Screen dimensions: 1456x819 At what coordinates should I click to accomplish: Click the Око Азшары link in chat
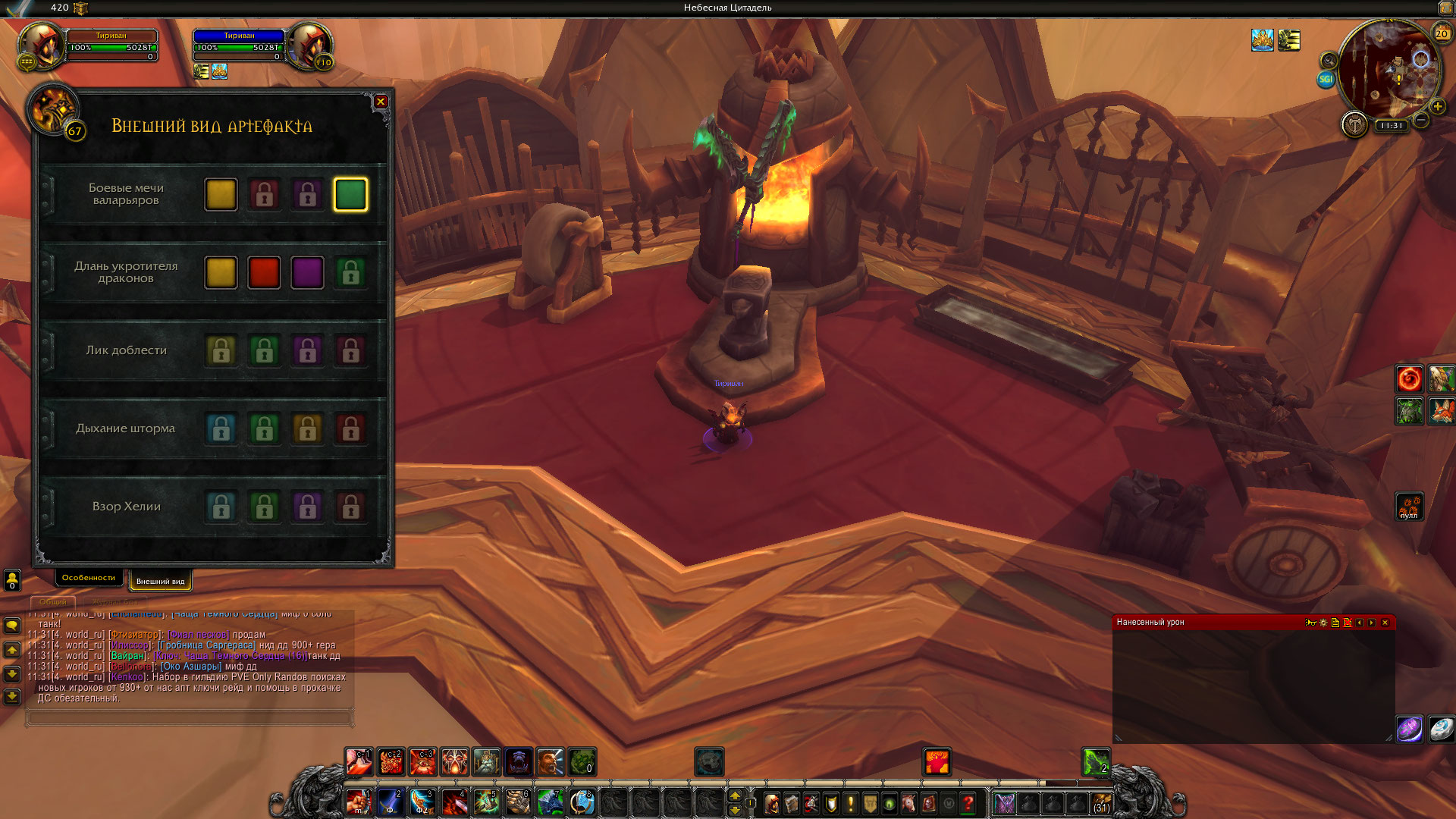click(191, 667)
